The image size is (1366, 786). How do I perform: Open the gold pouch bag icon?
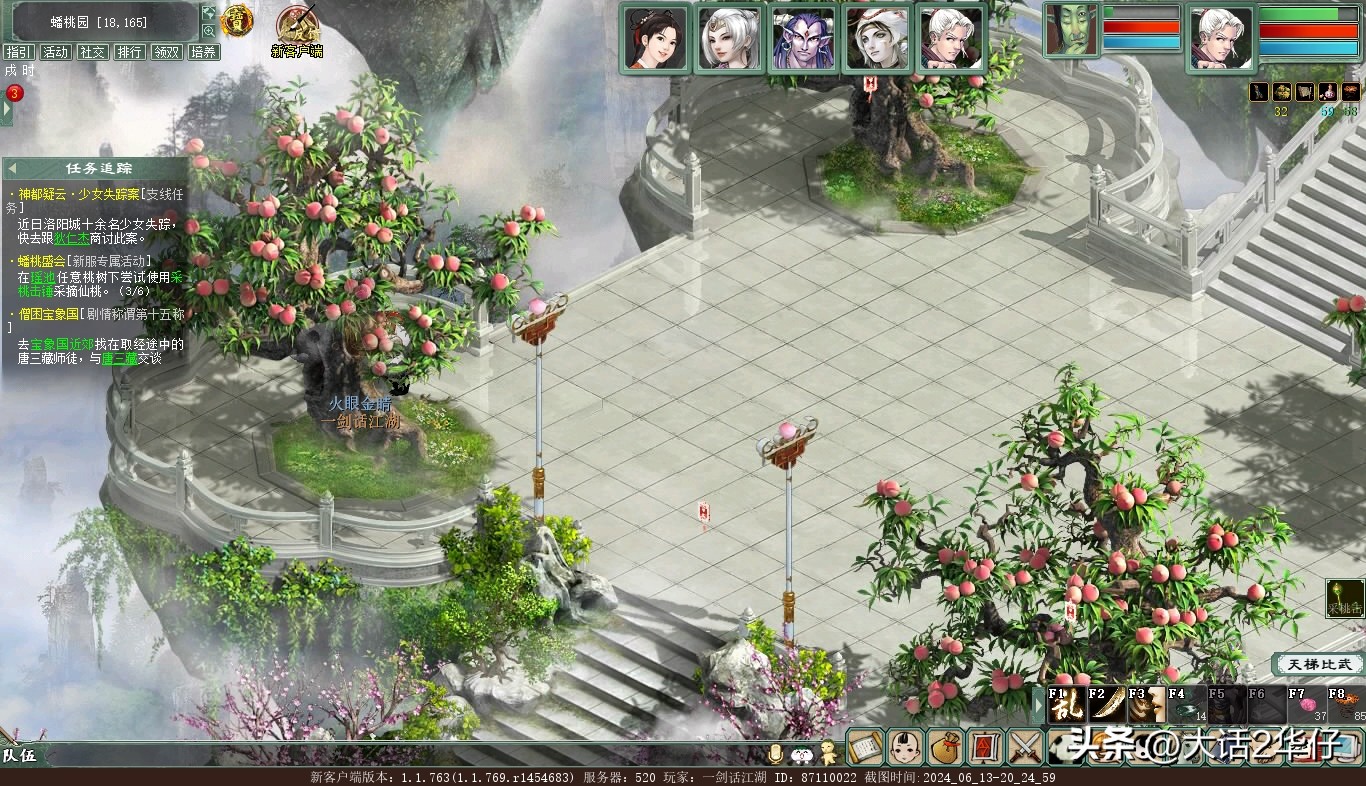pos(944,747)
